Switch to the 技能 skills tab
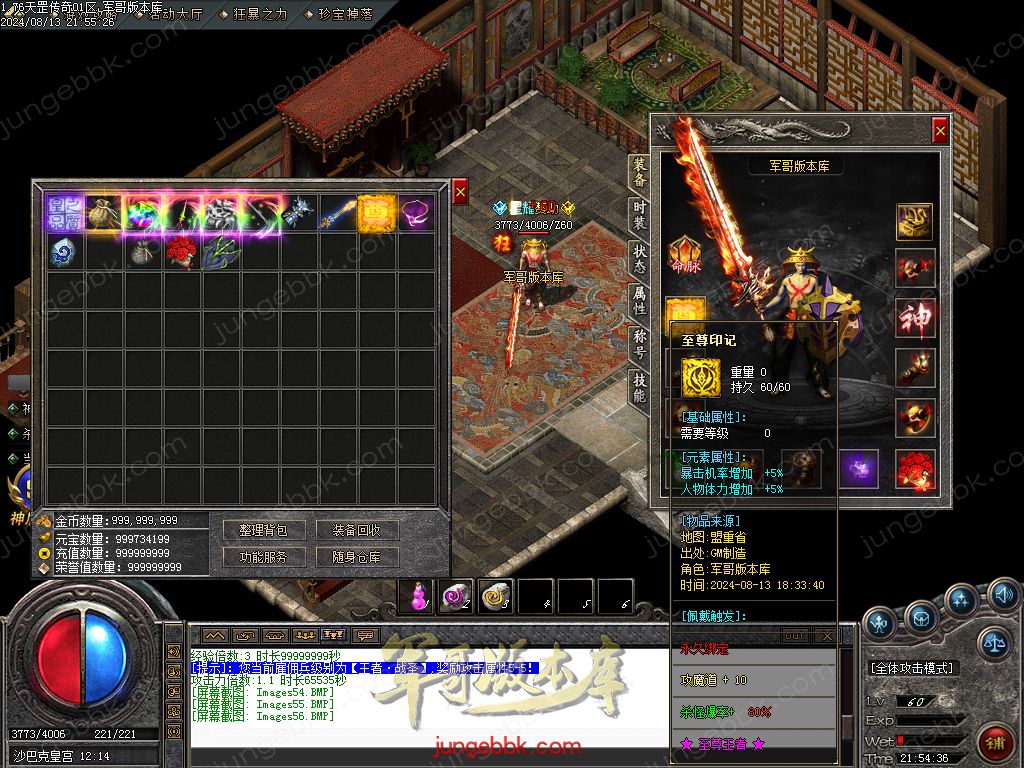The width and height of the screenshot is (1024, 768). tap(639, 386)
